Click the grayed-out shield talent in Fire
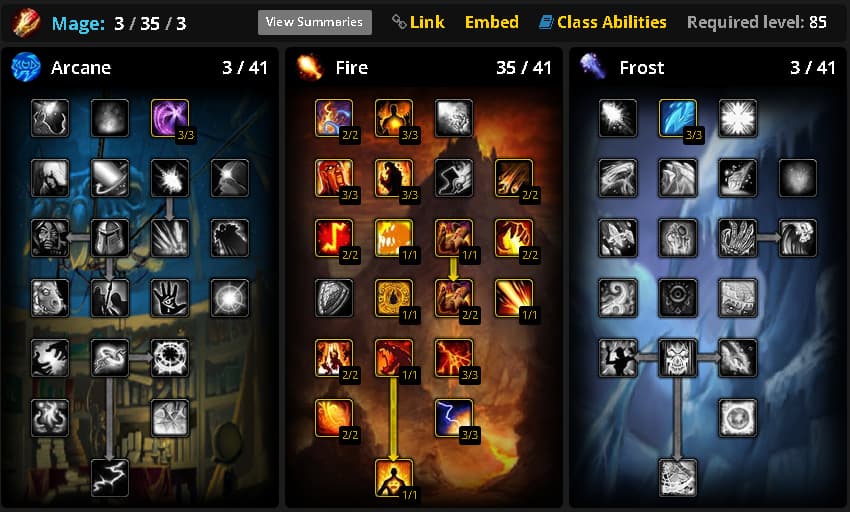 (334, 298)
